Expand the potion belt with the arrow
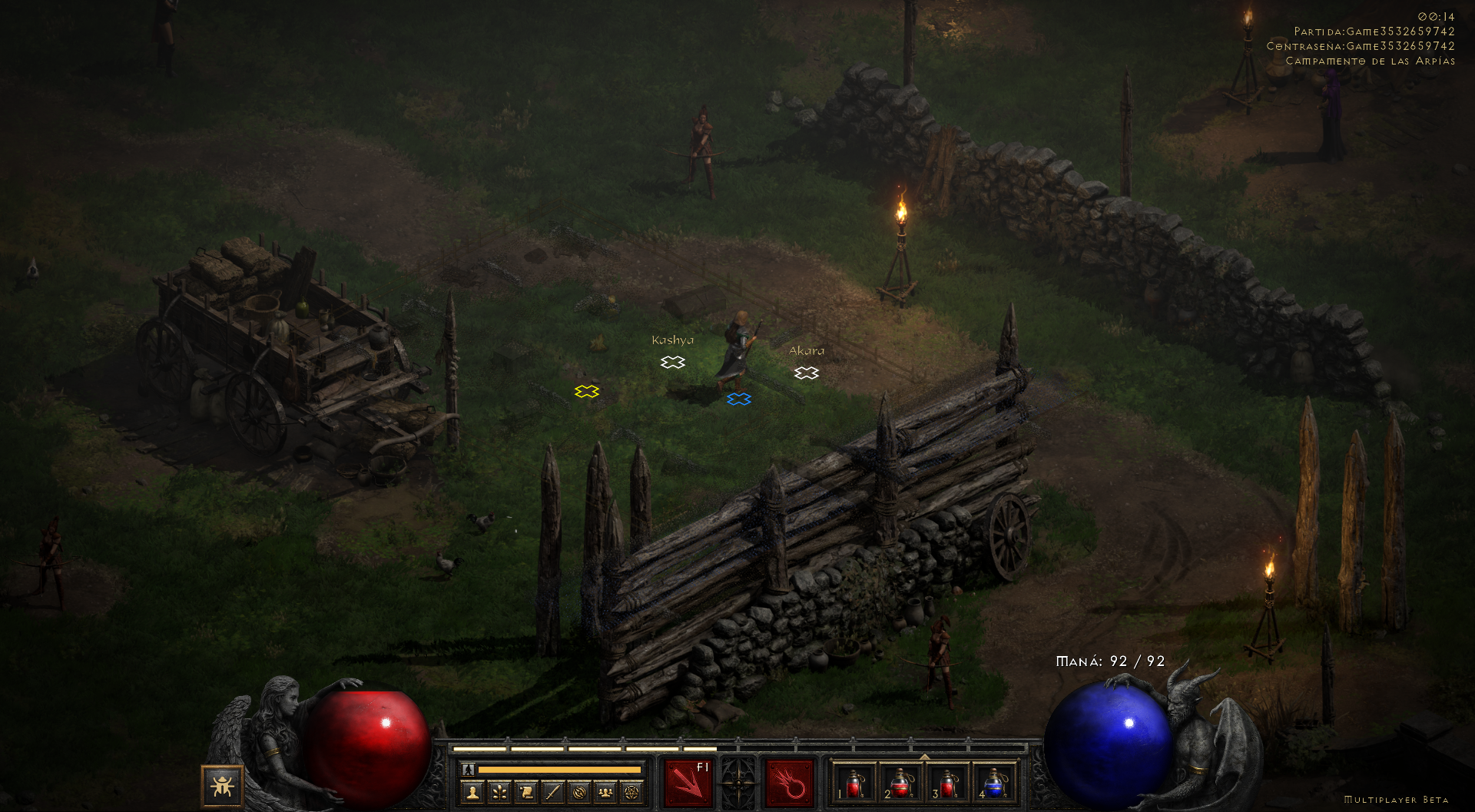 [925, 757]
